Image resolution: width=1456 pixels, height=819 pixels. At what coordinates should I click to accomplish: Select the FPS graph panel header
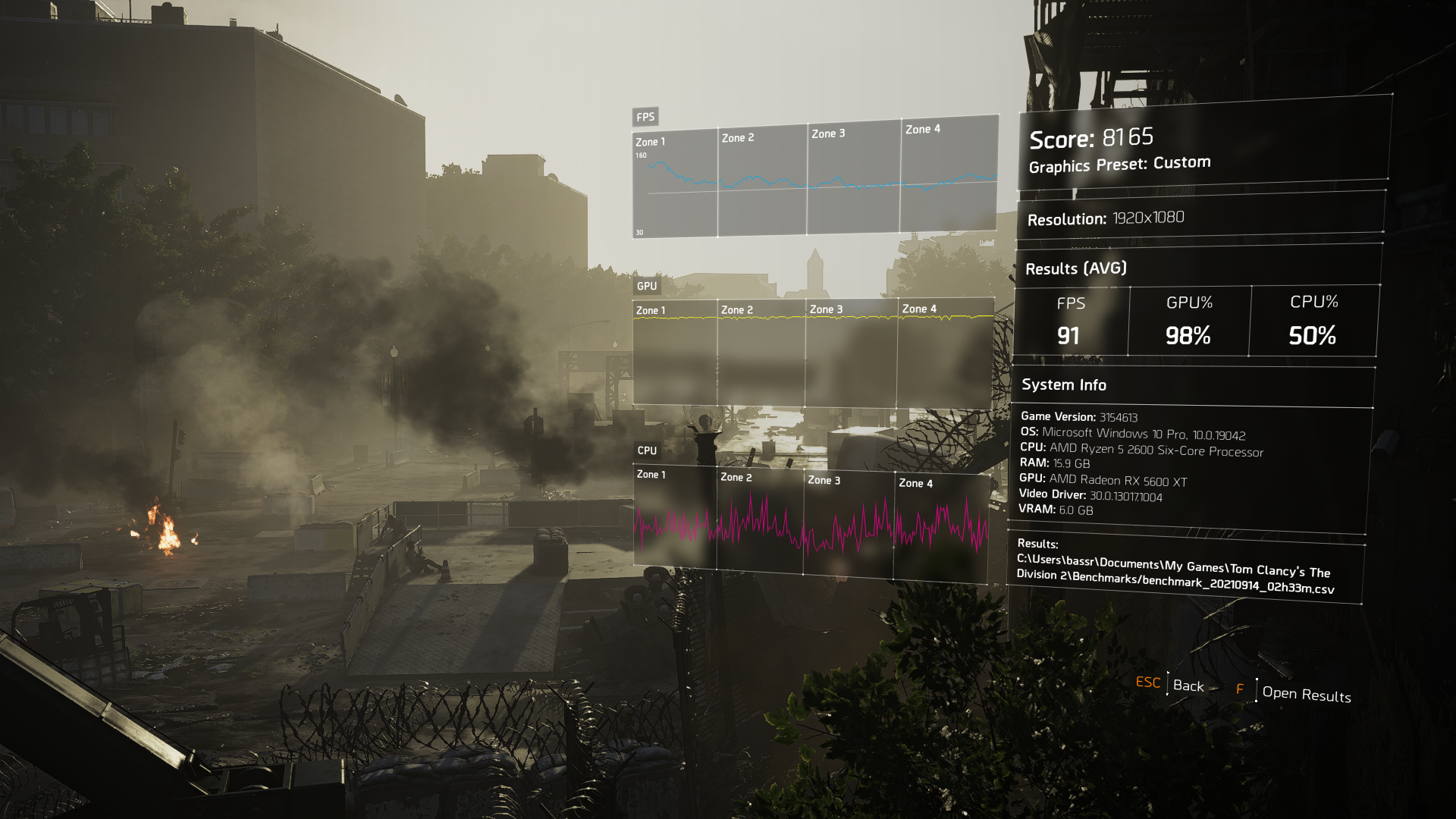[x=645, y=117]
